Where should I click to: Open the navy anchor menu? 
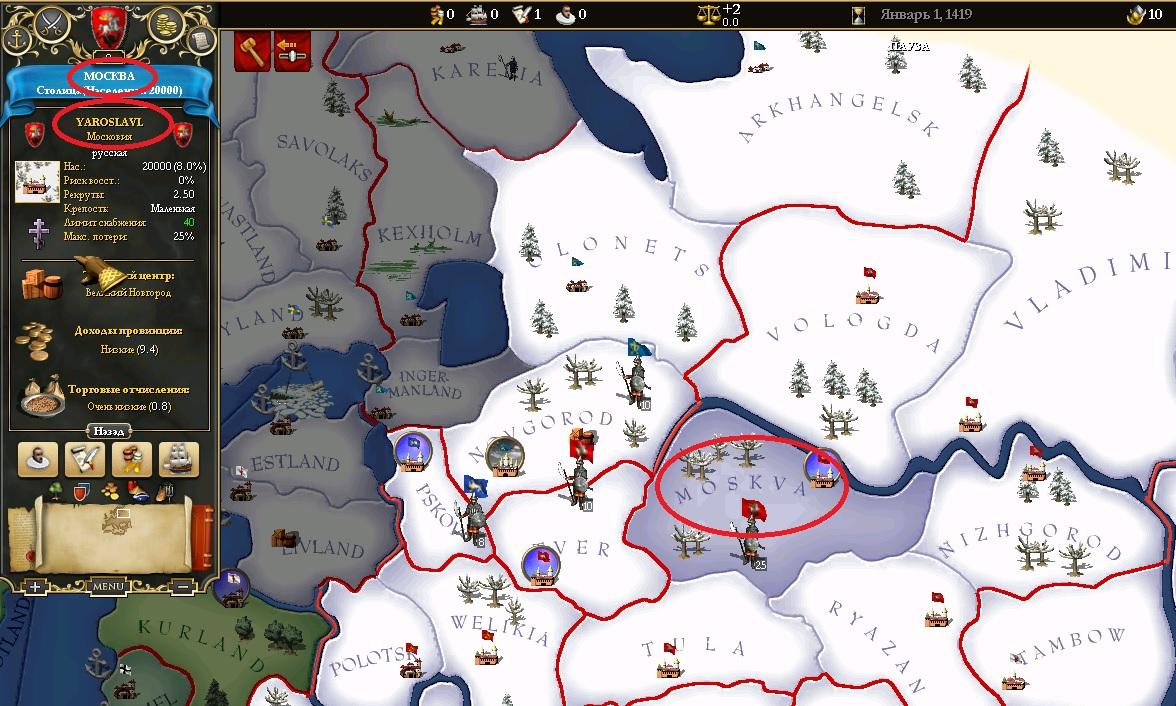[17, 39]
